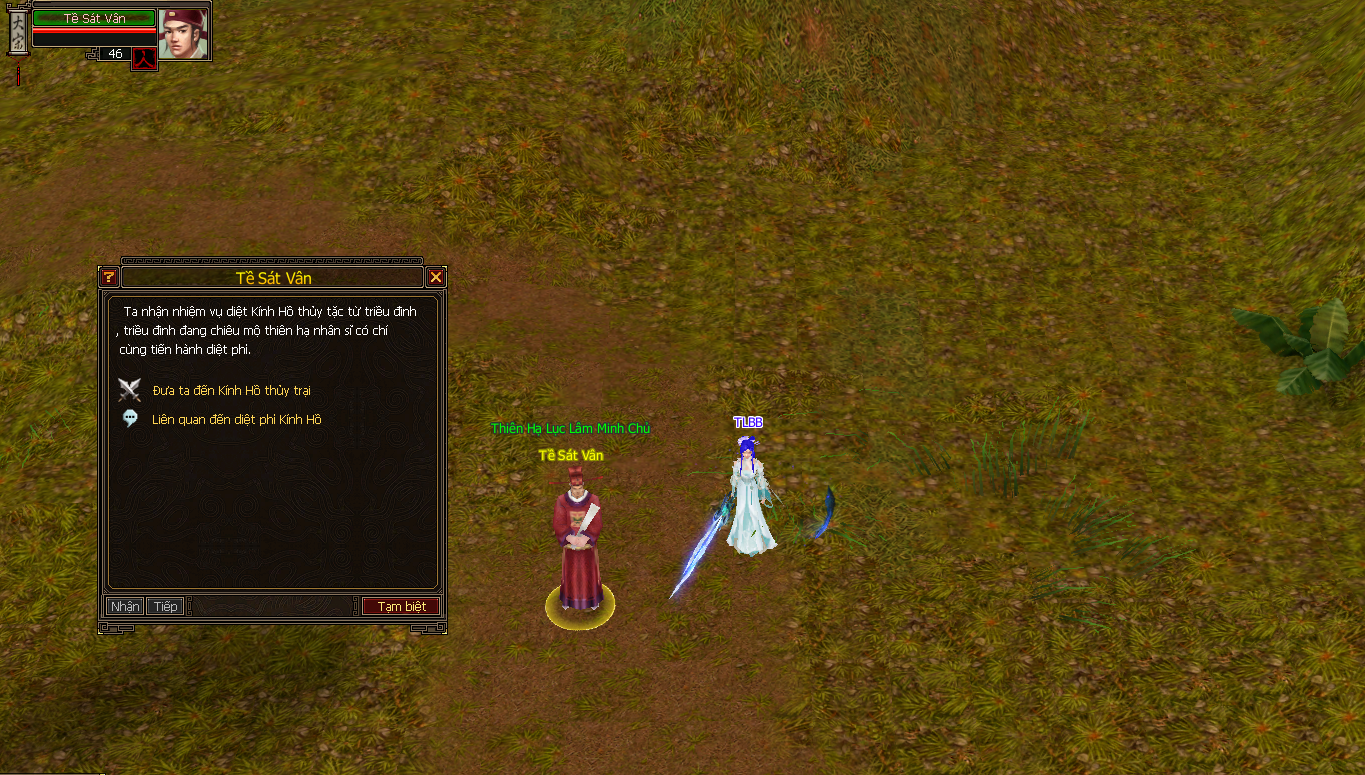Open the dialog's question mark help
This screenshot has width=1365, height=775.
point(109,277)
